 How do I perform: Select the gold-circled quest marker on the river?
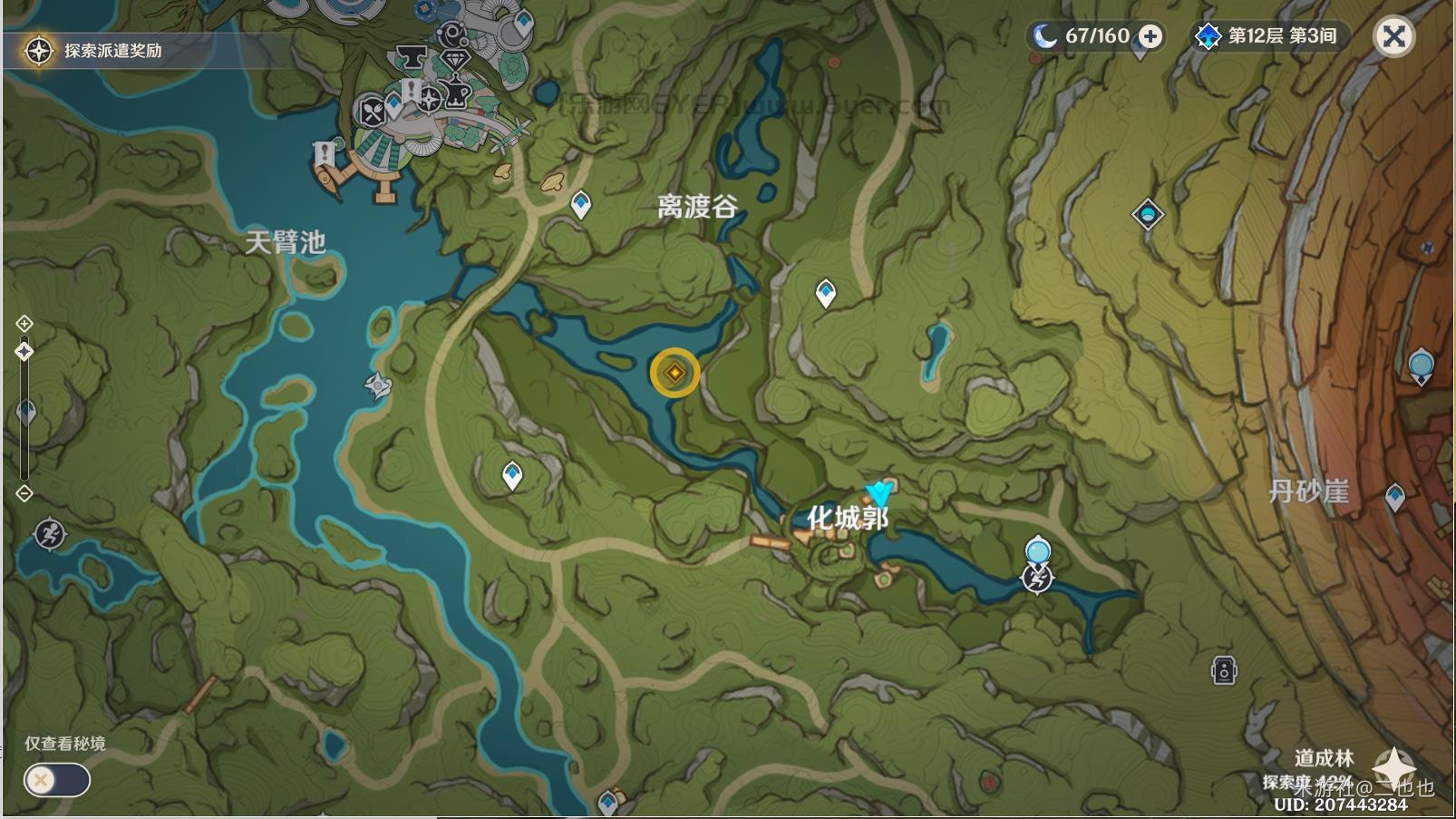(675, 373)
